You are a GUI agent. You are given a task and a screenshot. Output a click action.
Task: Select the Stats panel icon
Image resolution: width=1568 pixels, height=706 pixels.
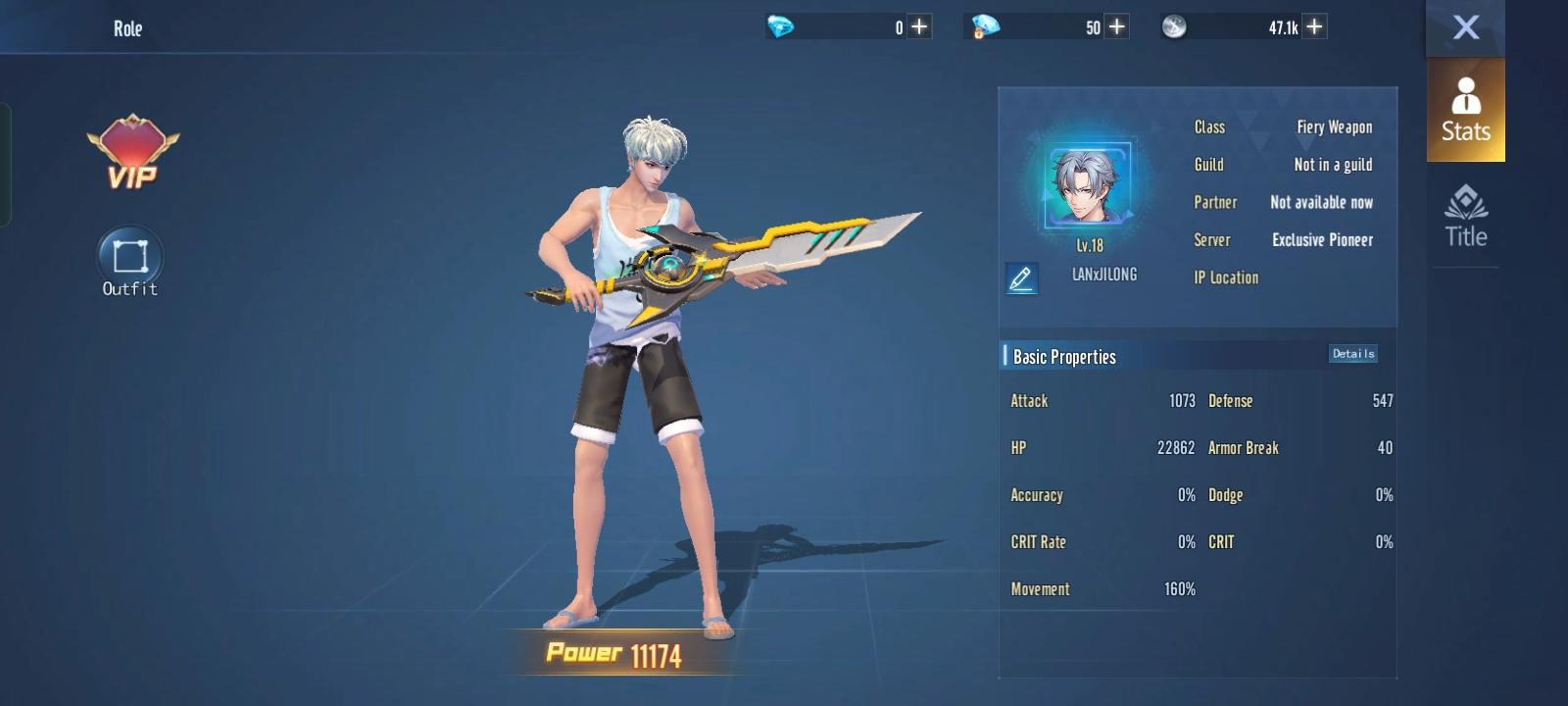click(x=1464, y=111)
